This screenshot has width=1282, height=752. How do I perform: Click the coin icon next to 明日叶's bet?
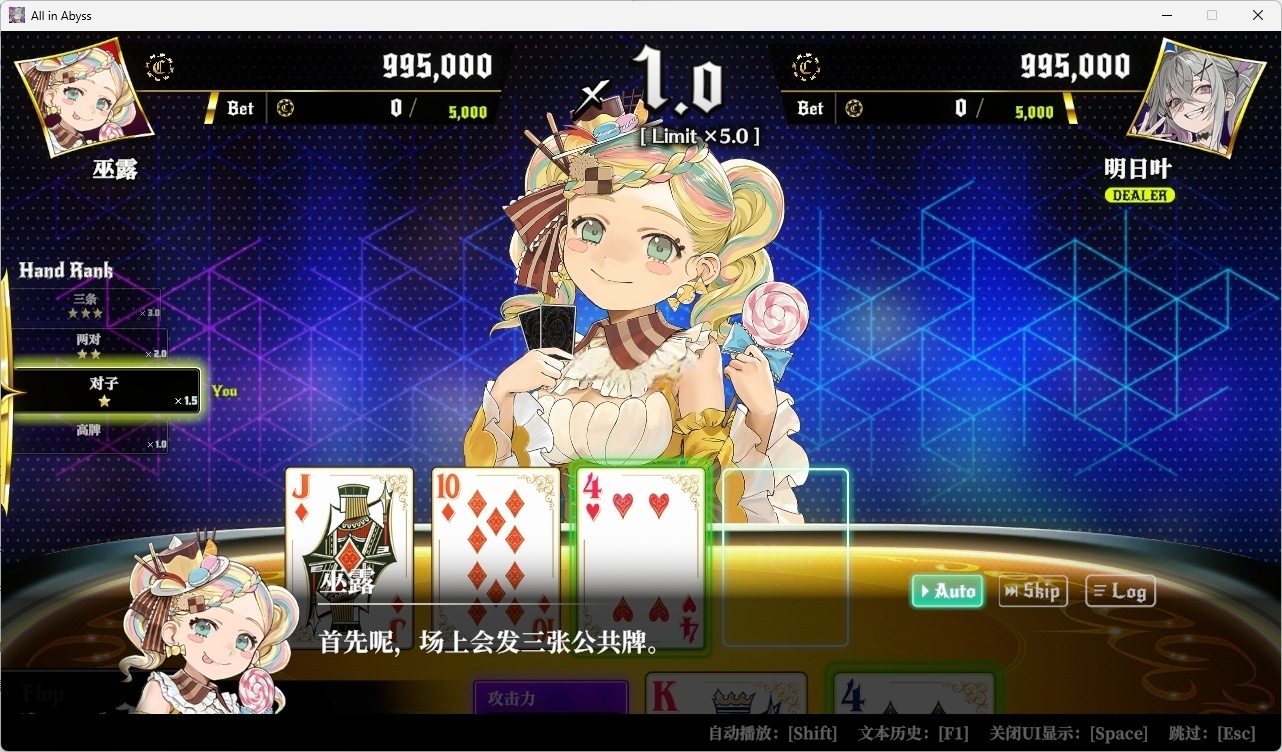(x=854, y=107)
